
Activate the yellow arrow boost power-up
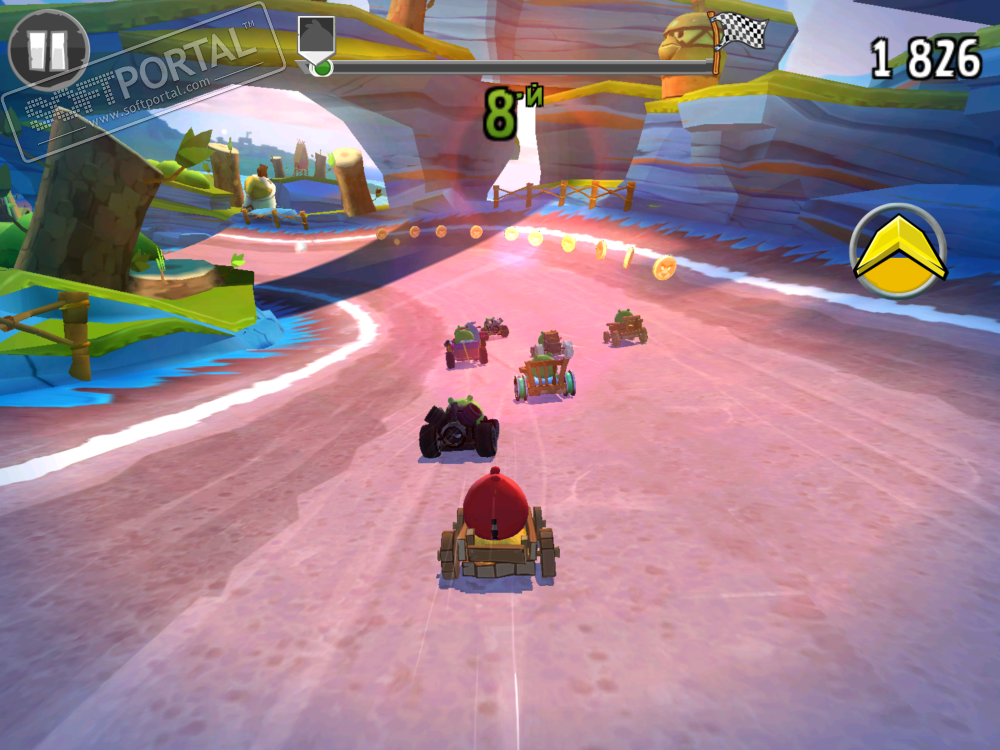pos(899,251)
